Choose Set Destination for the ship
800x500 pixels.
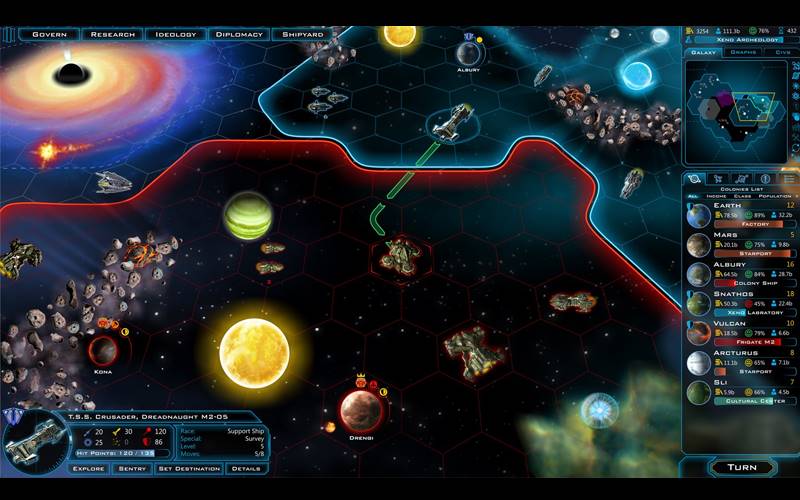[x=189, y=468]
